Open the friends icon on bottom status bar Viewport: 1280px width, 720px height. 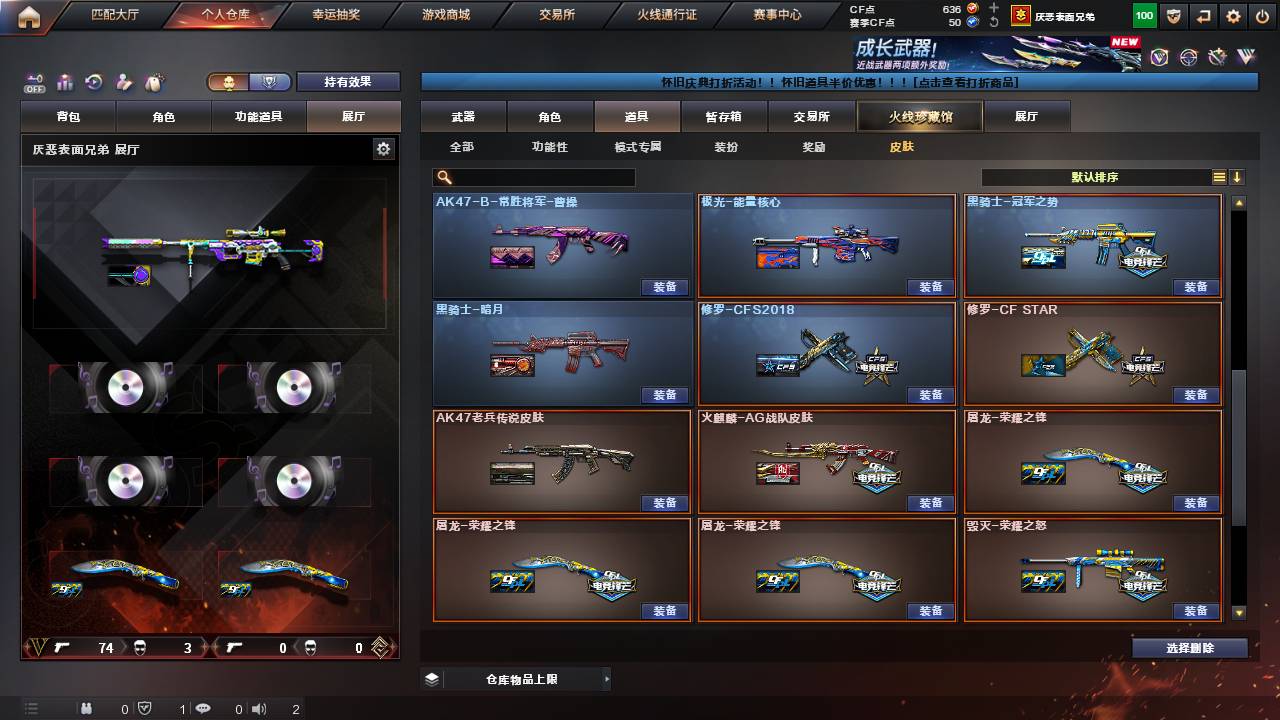[x=88, y=708]
